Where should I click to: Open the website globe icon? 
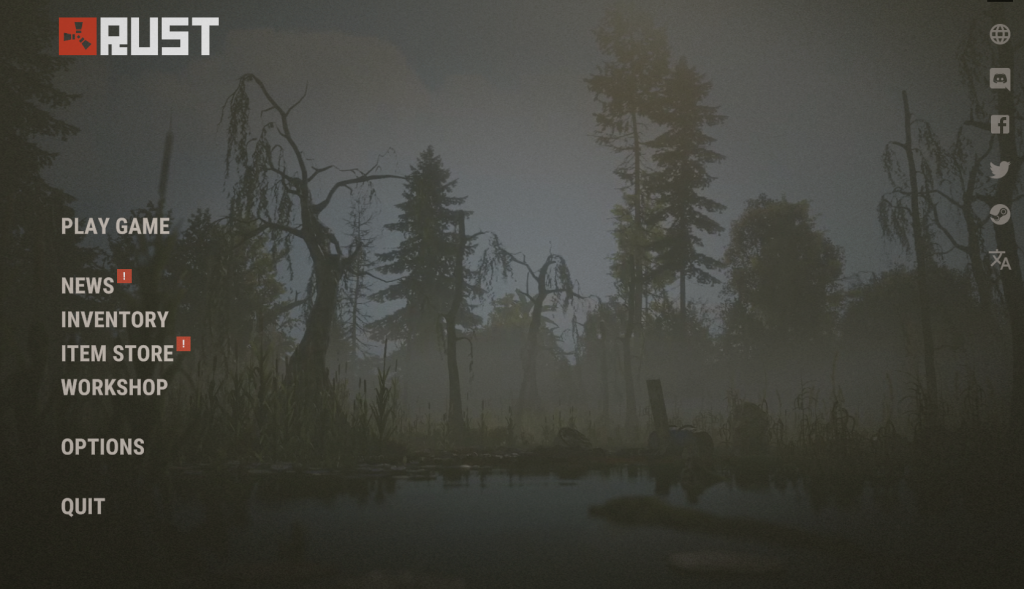1000,35
